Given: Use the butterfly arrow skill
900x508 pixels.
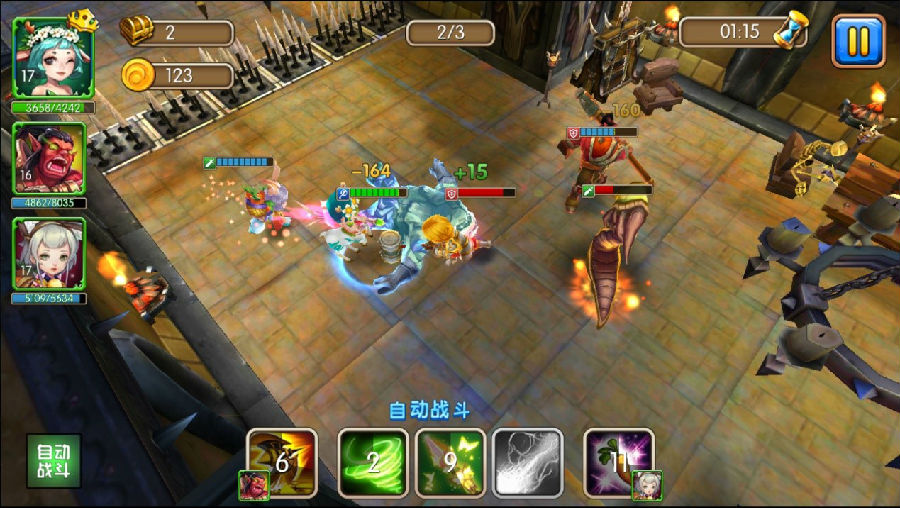Looking at the screenshot, I should (451, 462).
